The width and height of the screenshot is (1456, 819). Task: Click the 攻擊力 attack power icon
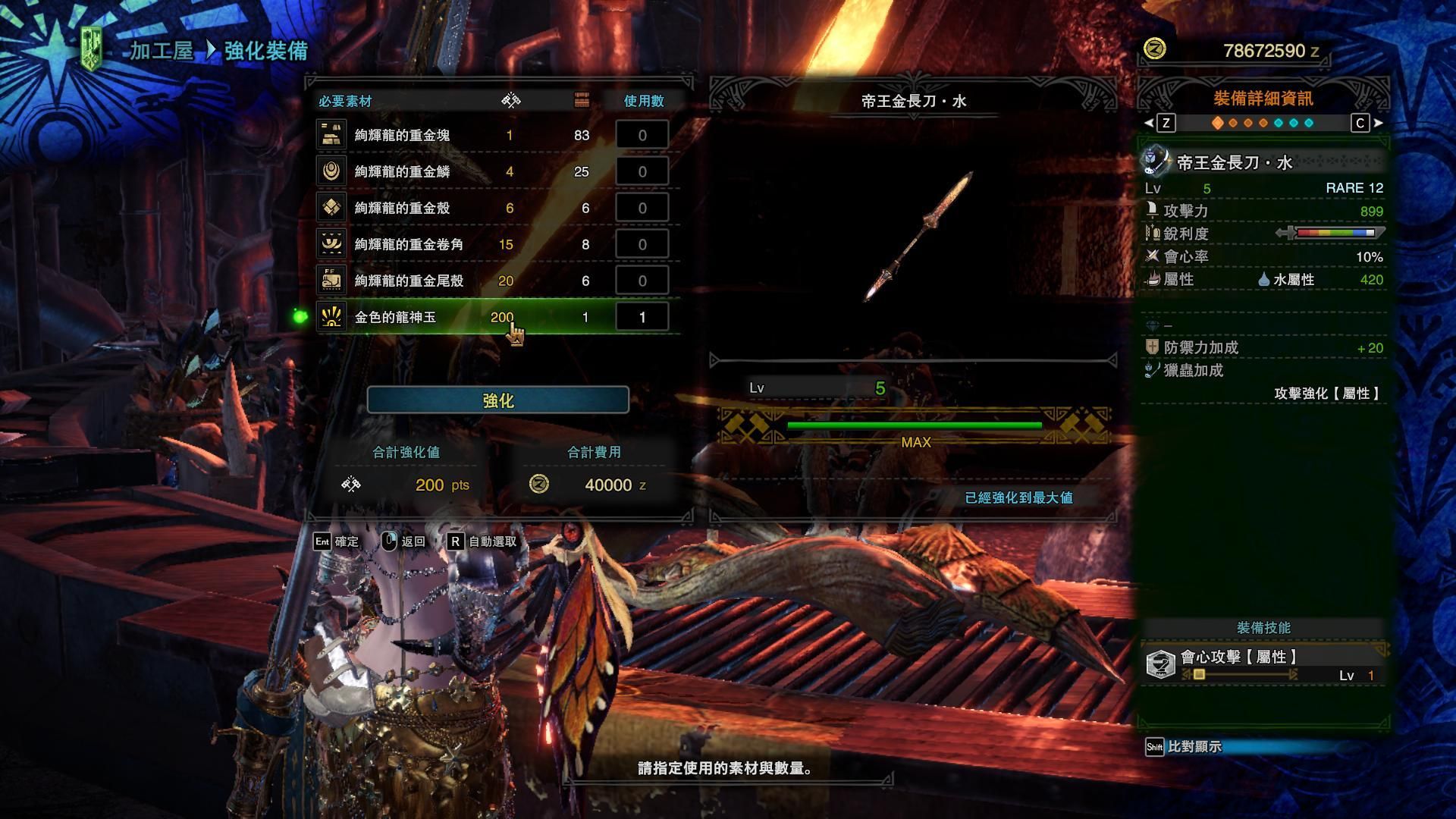1152,212
